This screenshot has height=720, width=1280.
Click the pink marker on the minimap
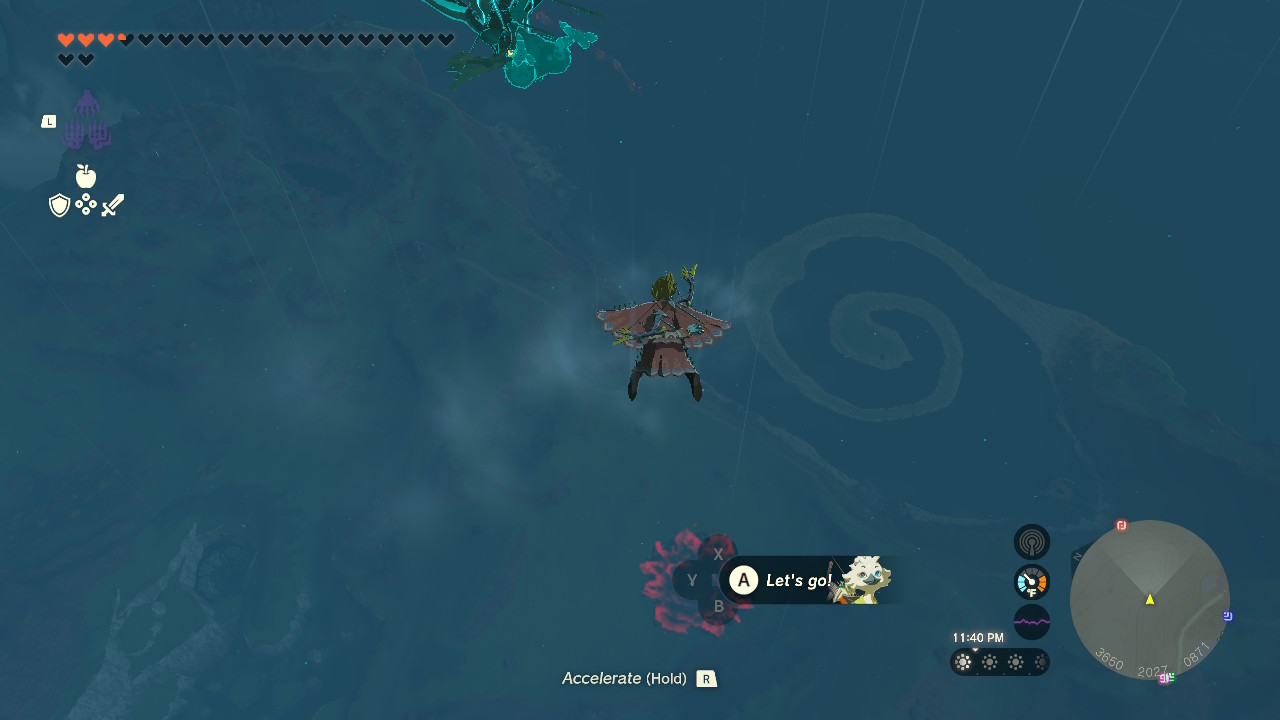point(1164,678)
